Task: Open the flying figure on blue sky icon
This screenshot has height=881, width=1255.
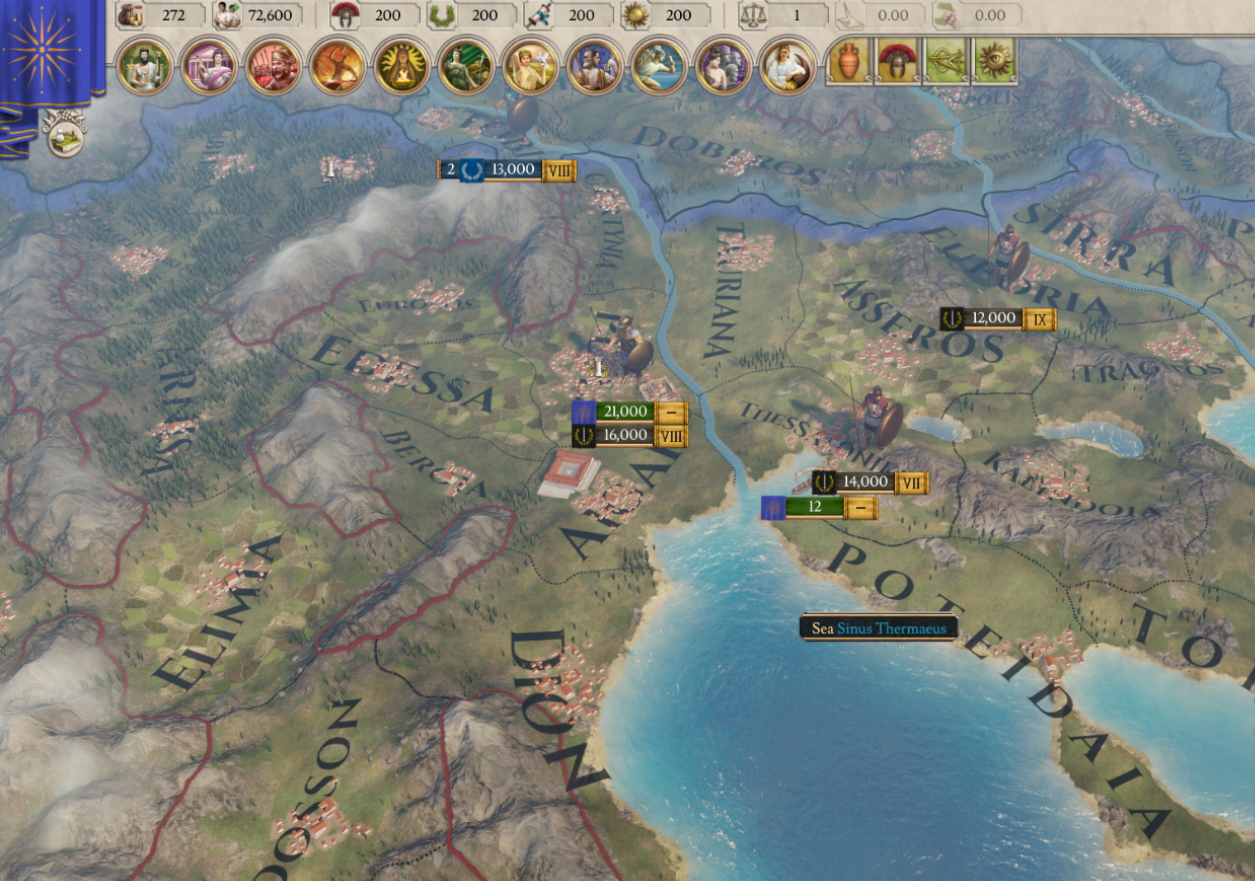Action: [659, 66]
